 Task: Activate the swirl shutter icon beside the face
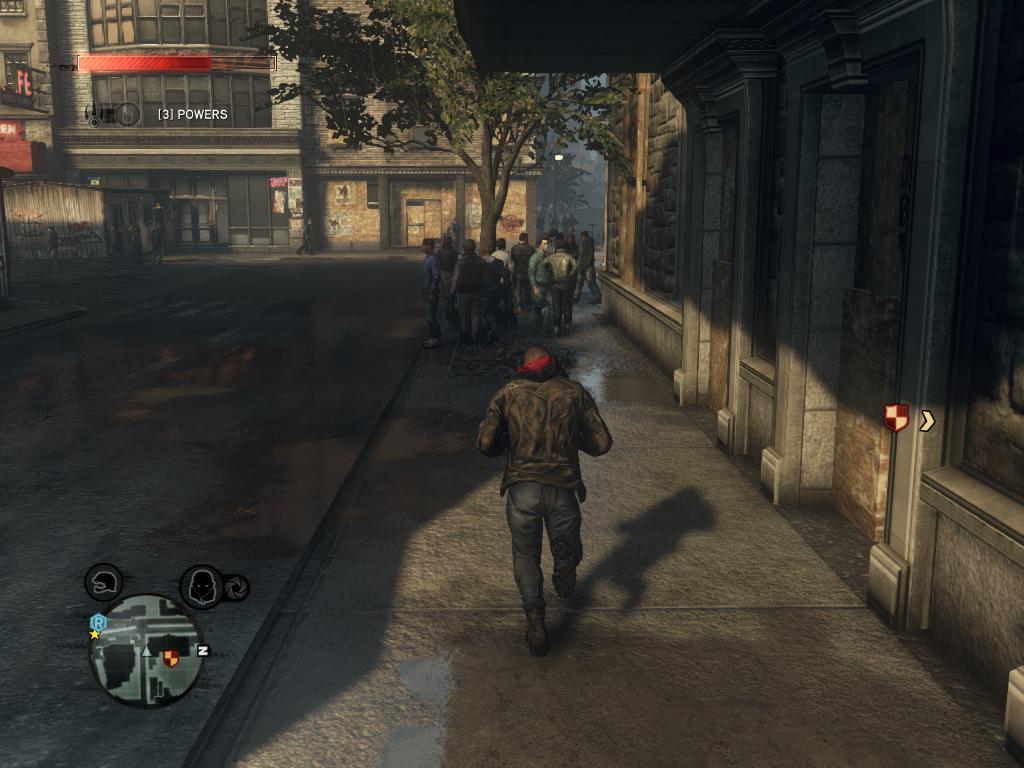pos(238,588)
